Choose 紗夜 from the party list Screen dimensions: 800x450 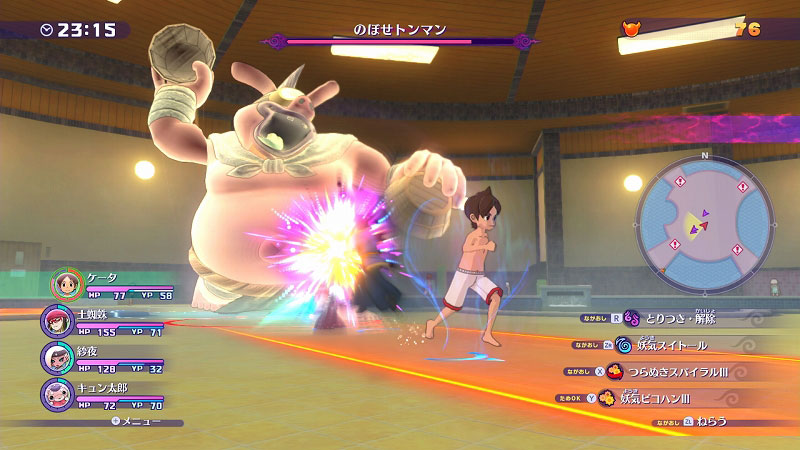pyautogui.click(x=56, y=357)
